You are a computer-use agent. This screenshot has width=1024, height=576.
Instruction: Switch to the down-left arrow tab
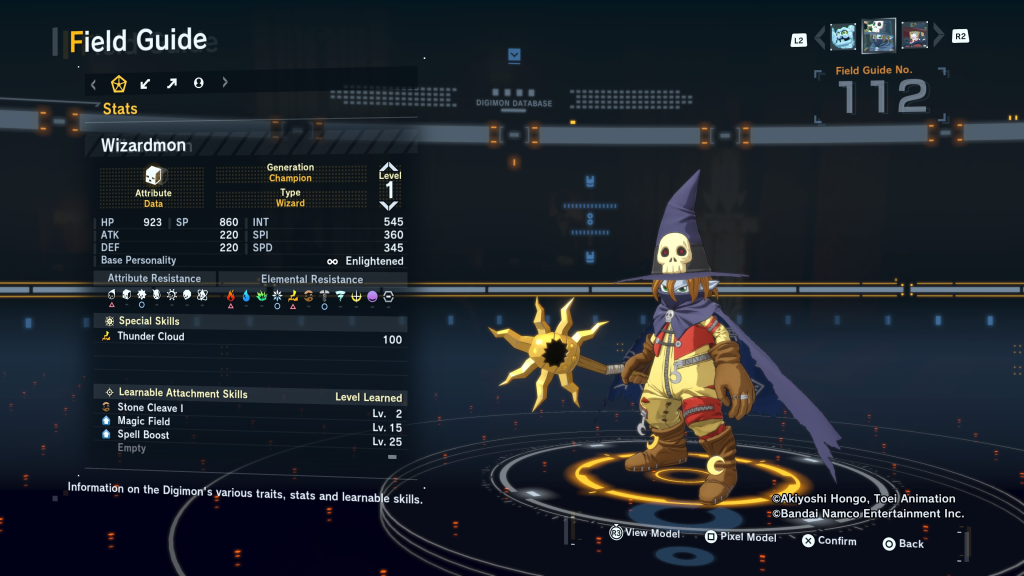click(146, 84)
